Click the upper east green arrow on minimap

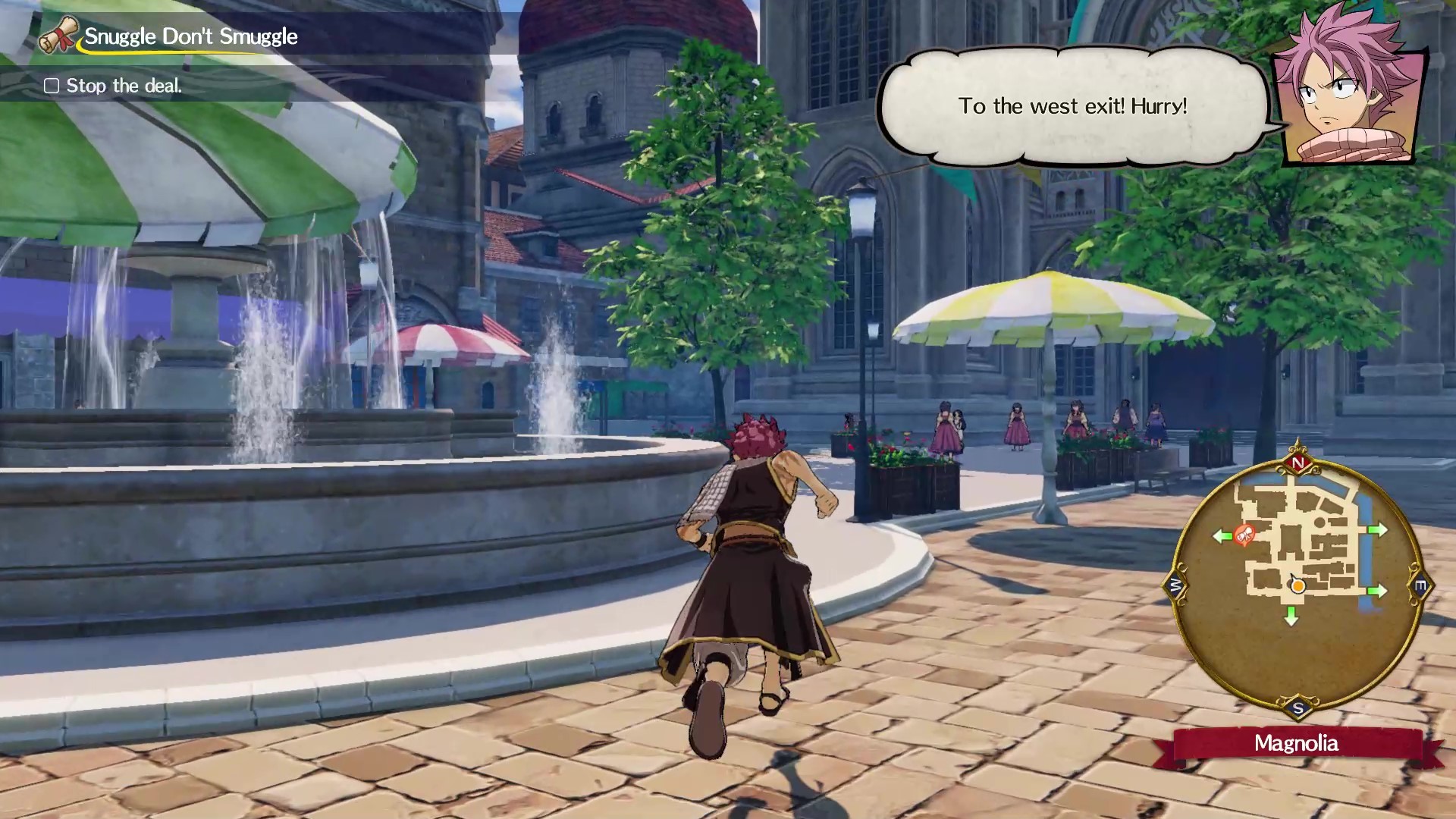pyautogui.click(x=1378, y=529)
